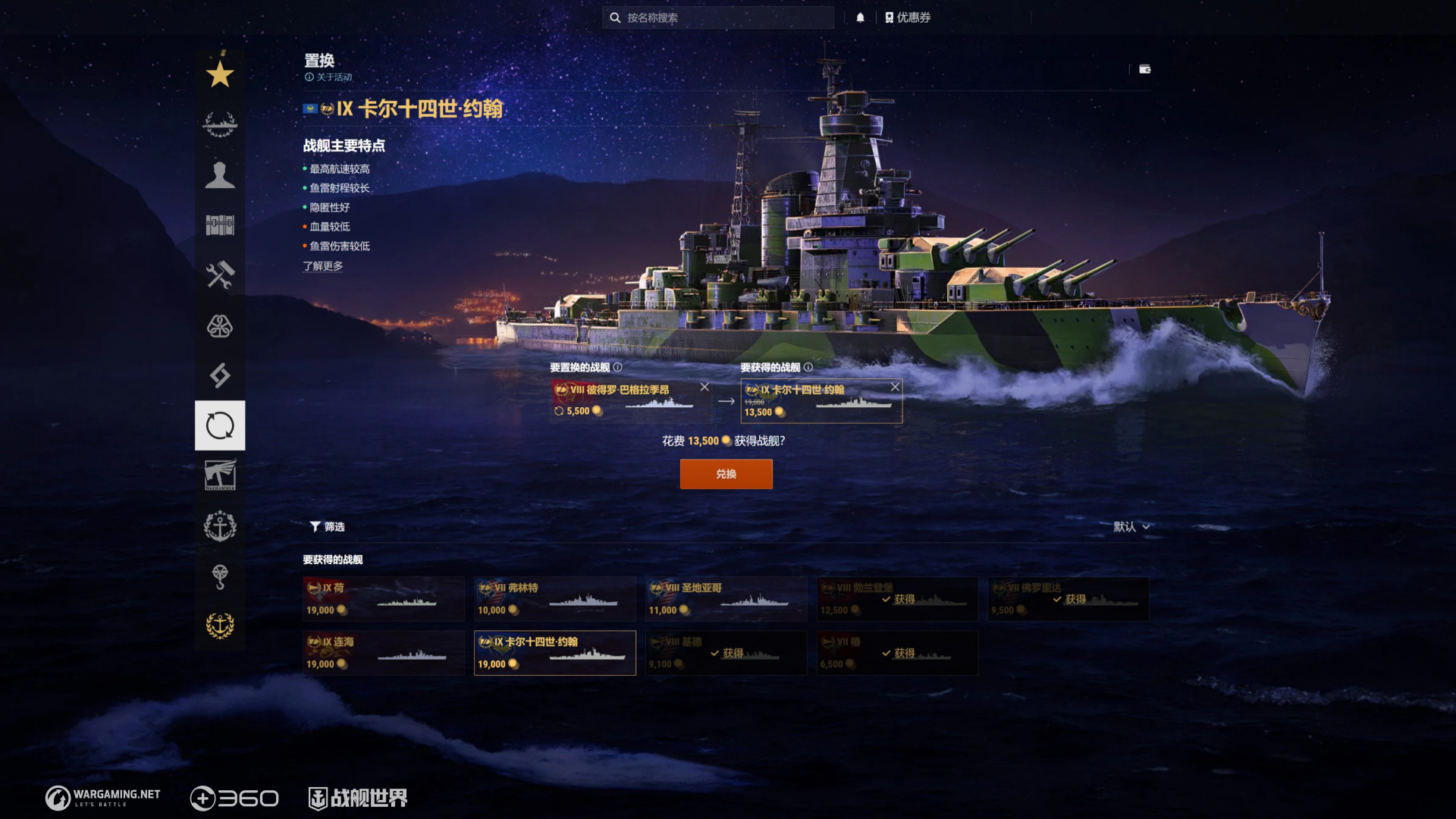Open the gold star featured section
1456x819 pixels.
(220, 74)
